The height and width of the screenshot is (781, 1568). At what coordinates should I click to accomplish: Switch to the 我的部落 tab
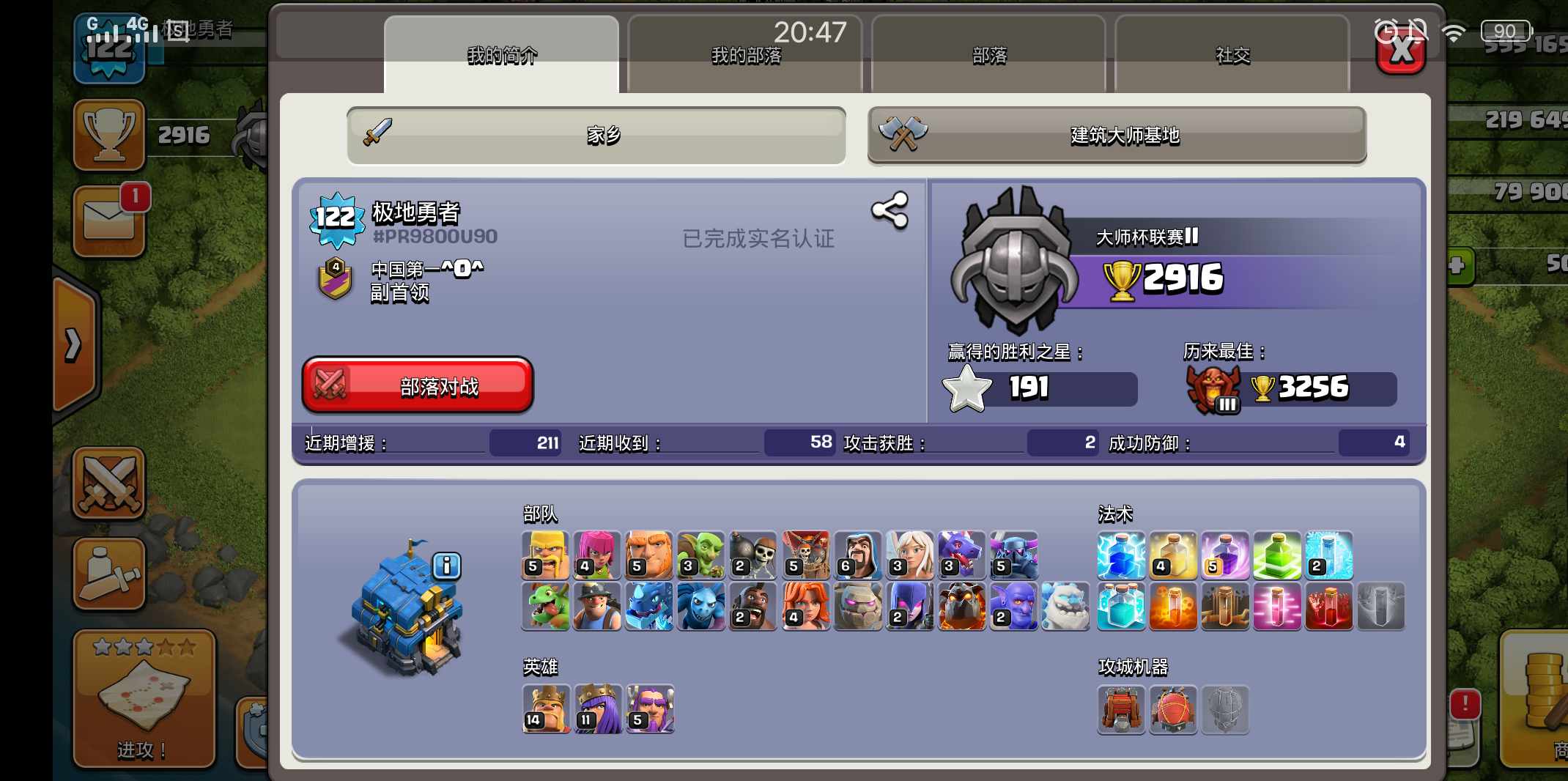[745, 55]
